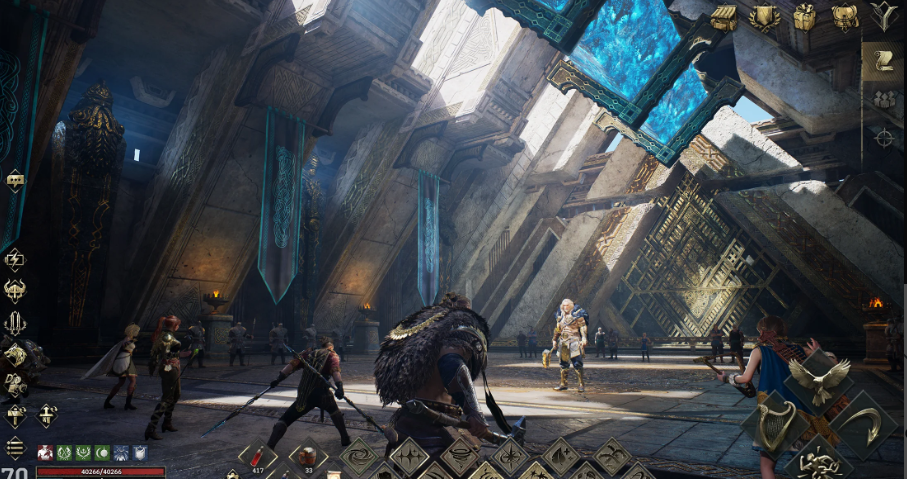The height and width of the screenshot is (479, 907).
Task: Open the backpack inventory
Action: [x=844, y=17]
